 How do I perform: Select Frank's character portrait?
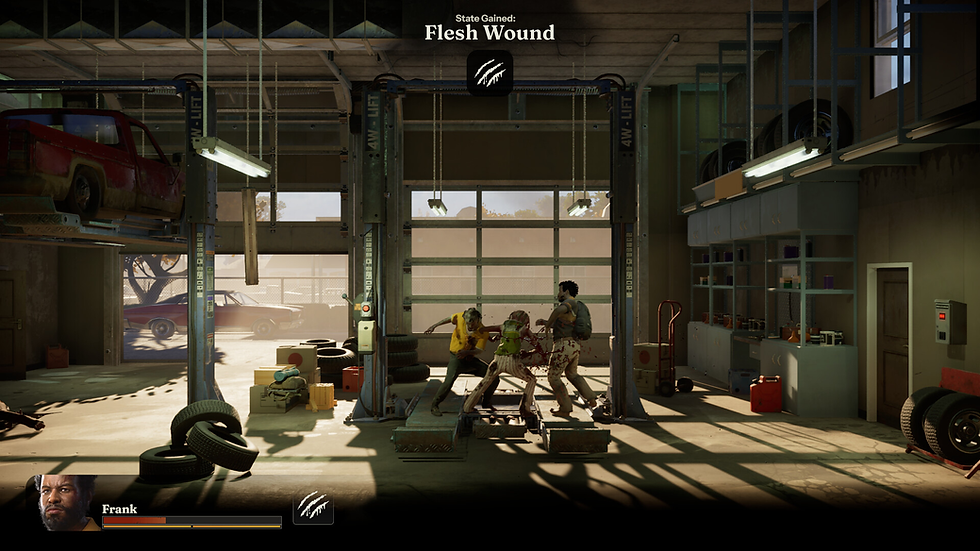click(66, 502)
